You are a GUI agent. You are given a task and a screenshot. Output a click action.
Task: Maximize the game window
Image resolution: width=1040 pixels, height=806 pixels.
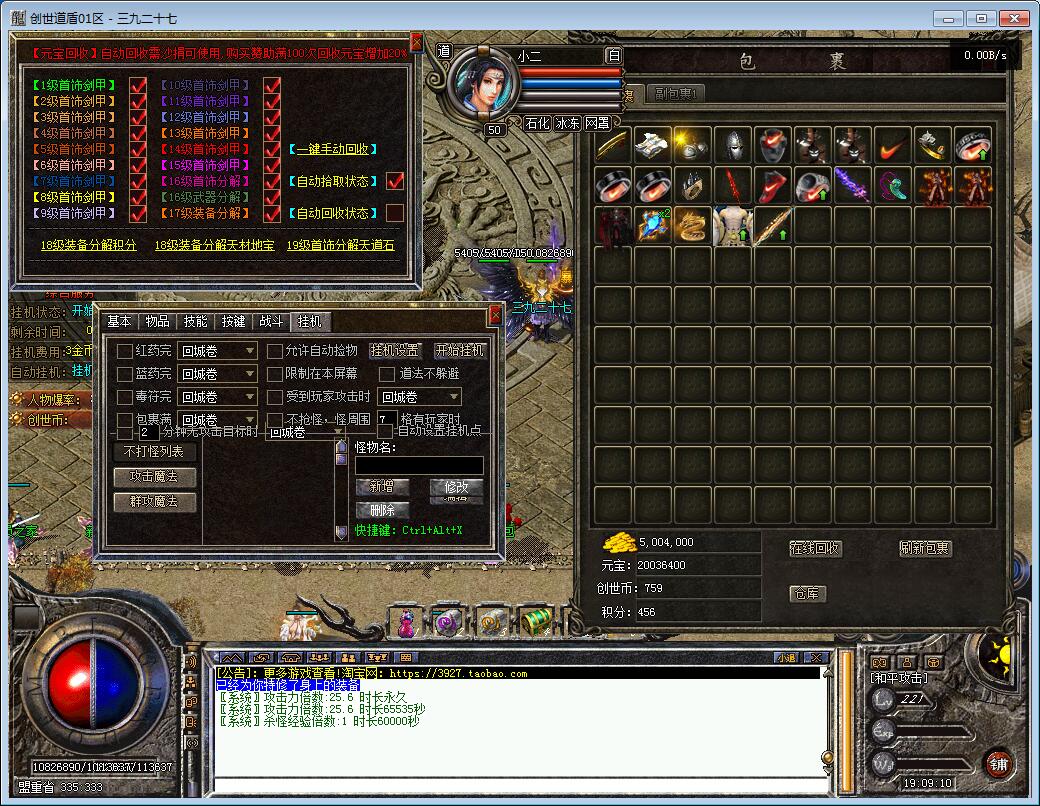pyautogui.click(x=982, y=18)
